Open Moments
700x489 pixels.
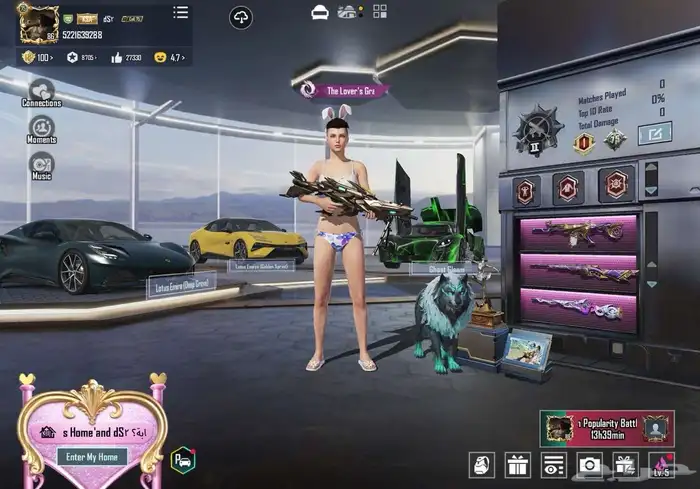[42, 130]
